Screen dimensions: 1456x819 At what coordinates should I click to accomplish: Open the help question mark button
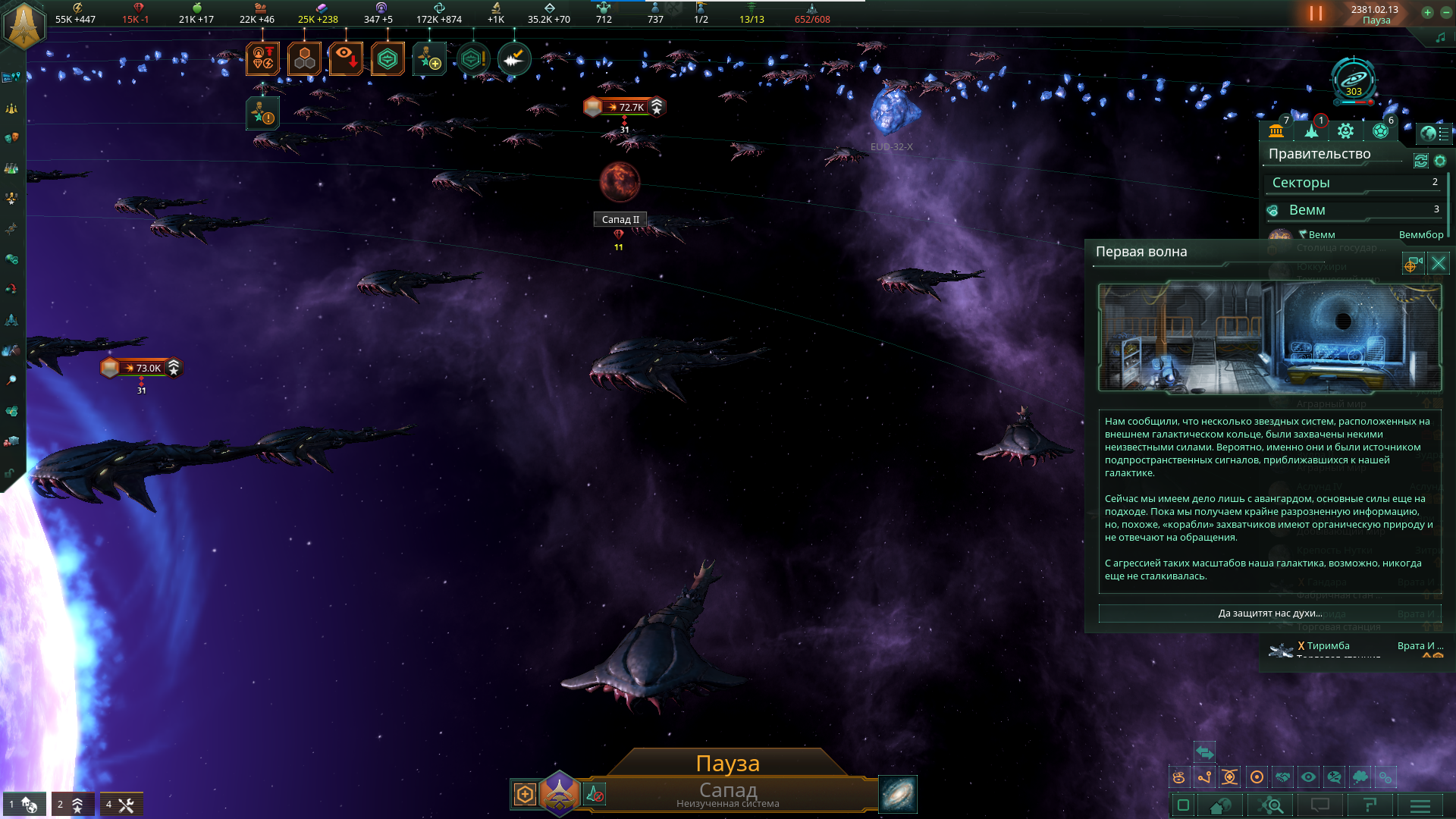pyautogui.click(x=1370, y=805)
